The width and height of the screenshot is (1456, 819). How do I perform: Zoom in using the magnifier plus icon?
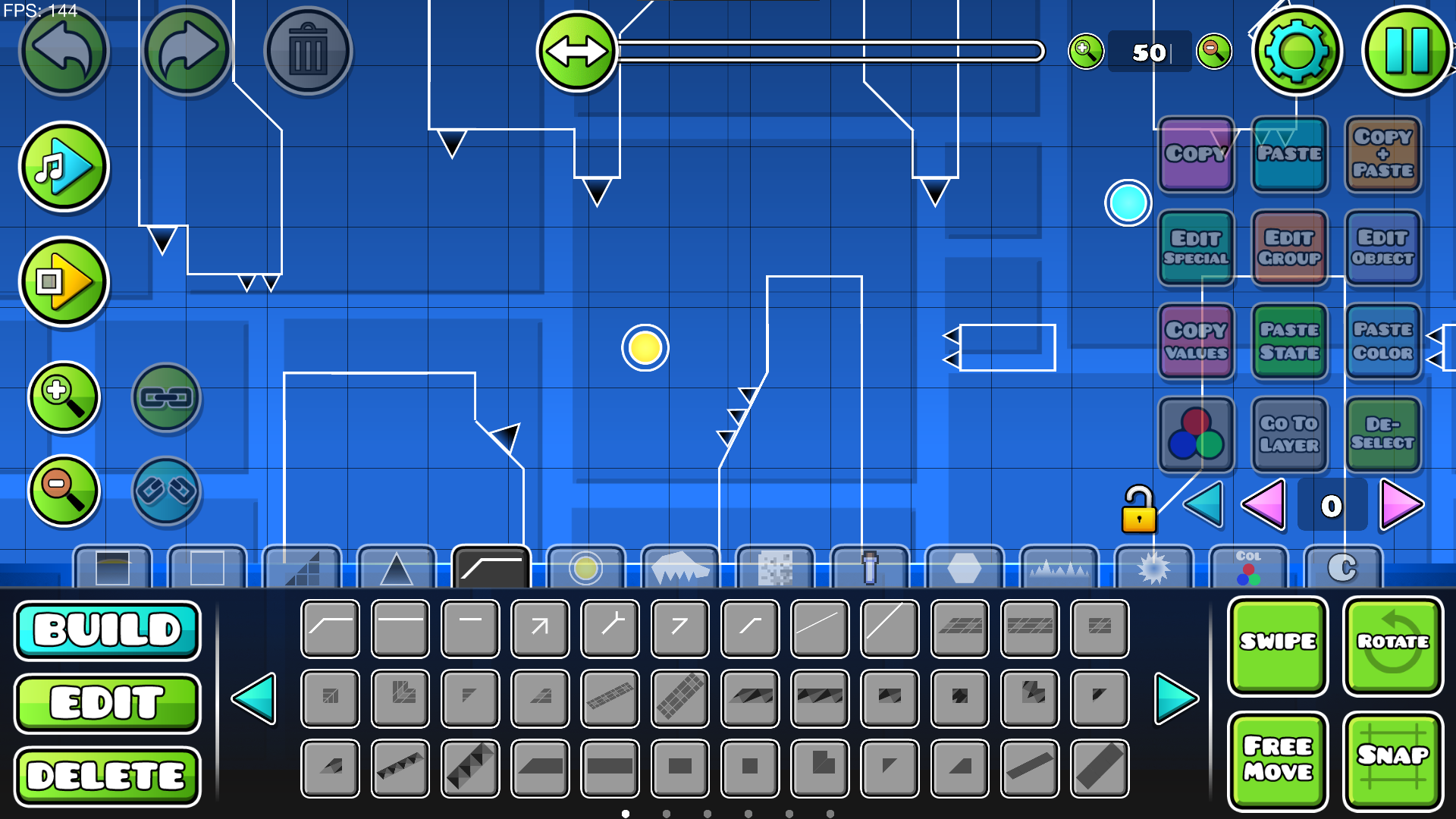coord(64,397)
